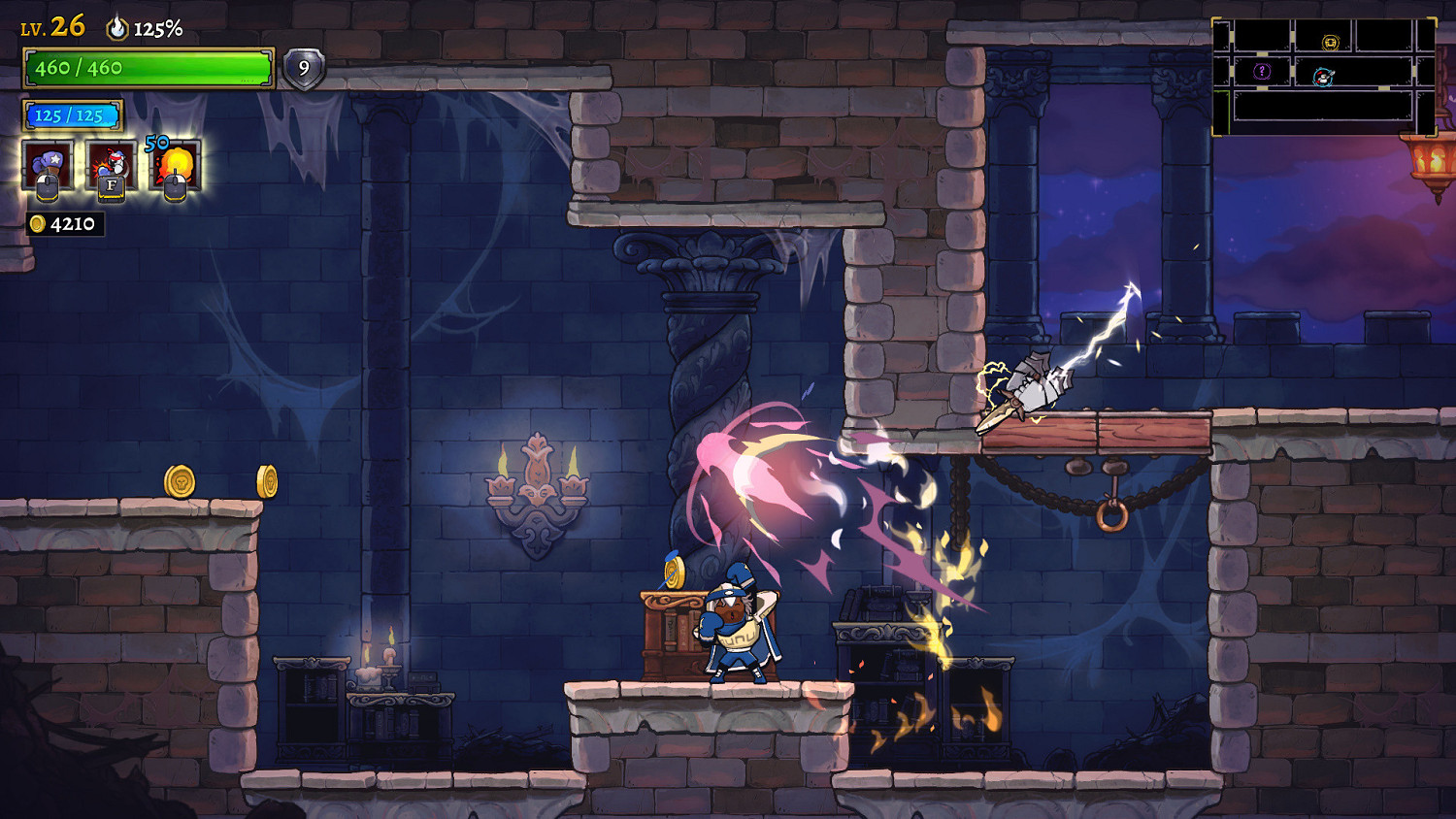Click the player position marker on the minimap
The width and height of the screenshot is (1456, 819).
coord(1323,77)
